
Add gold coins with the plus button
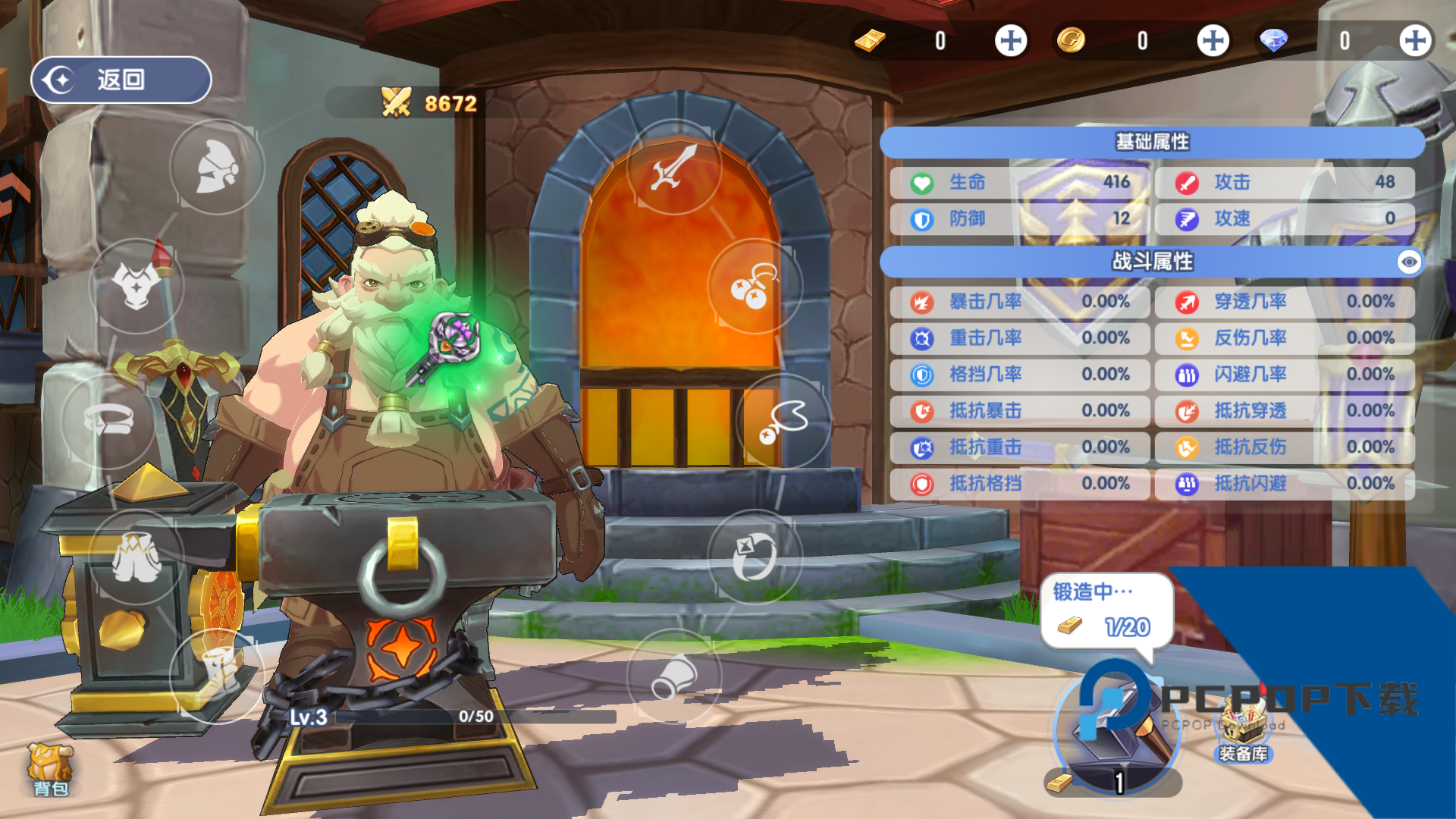[x=1213, y=41]
